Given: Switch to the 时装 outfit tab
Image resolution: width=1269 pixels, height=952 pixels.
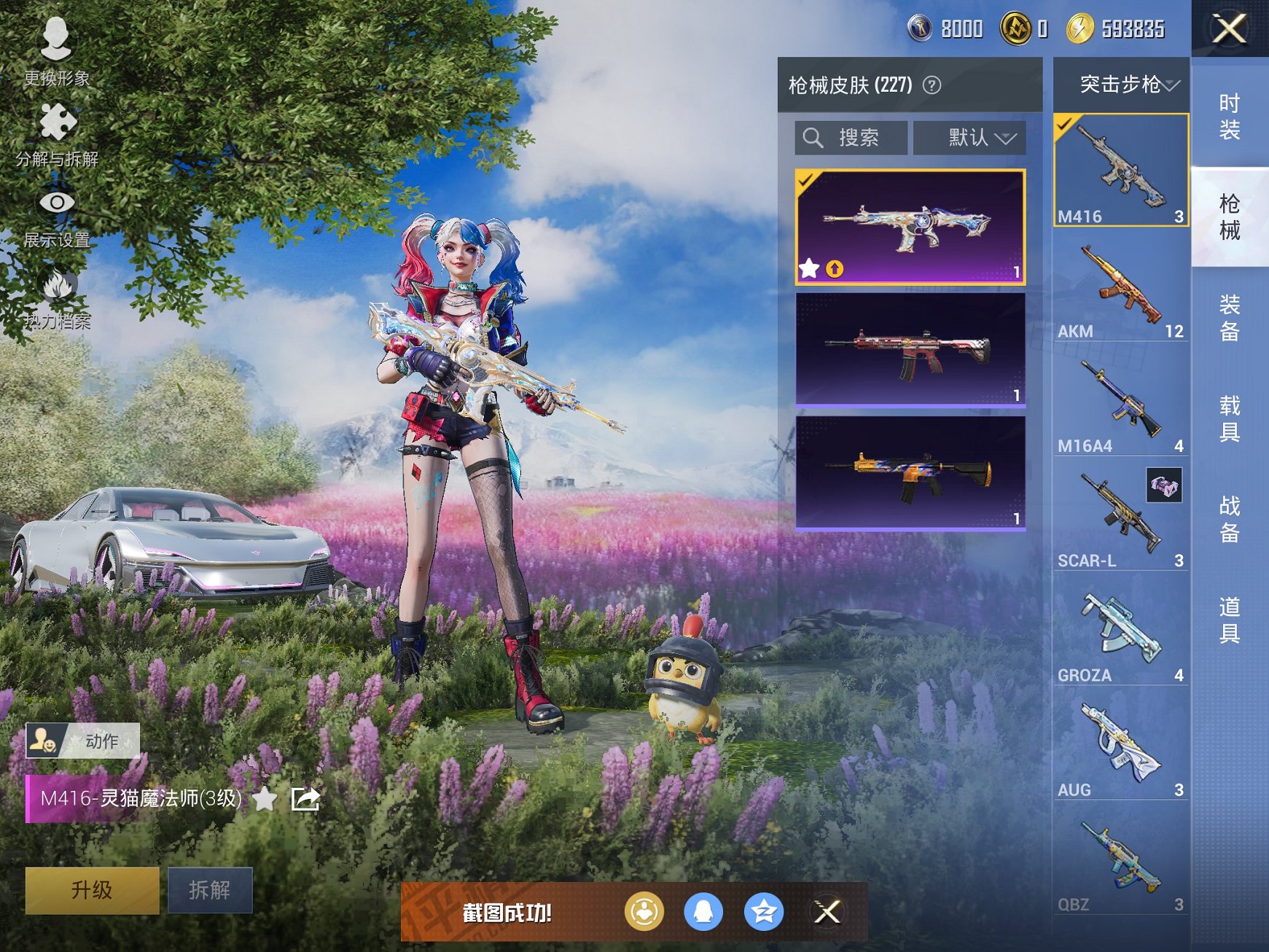Looking at the screenshot, I should (1229, 117).
